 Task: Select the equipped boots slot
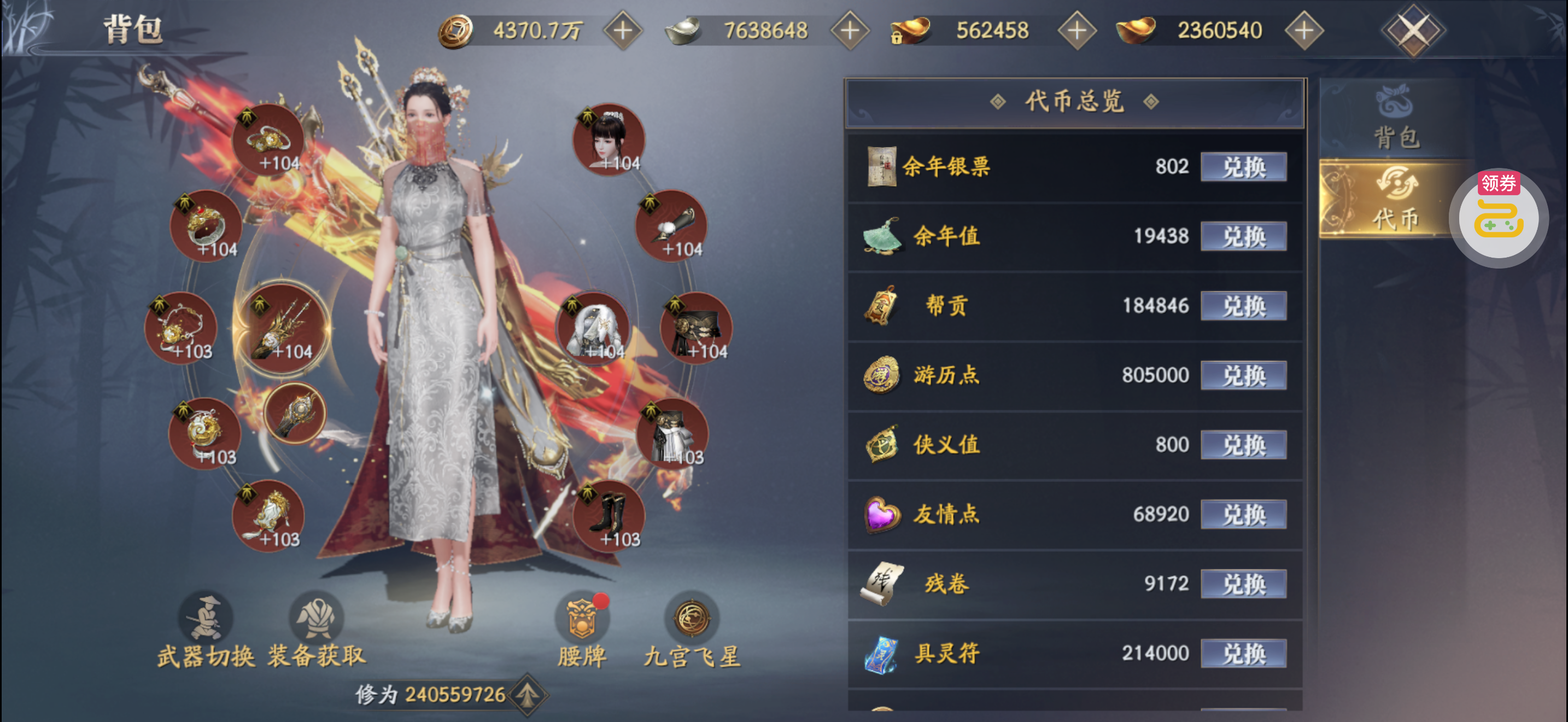tap(609, 516)
